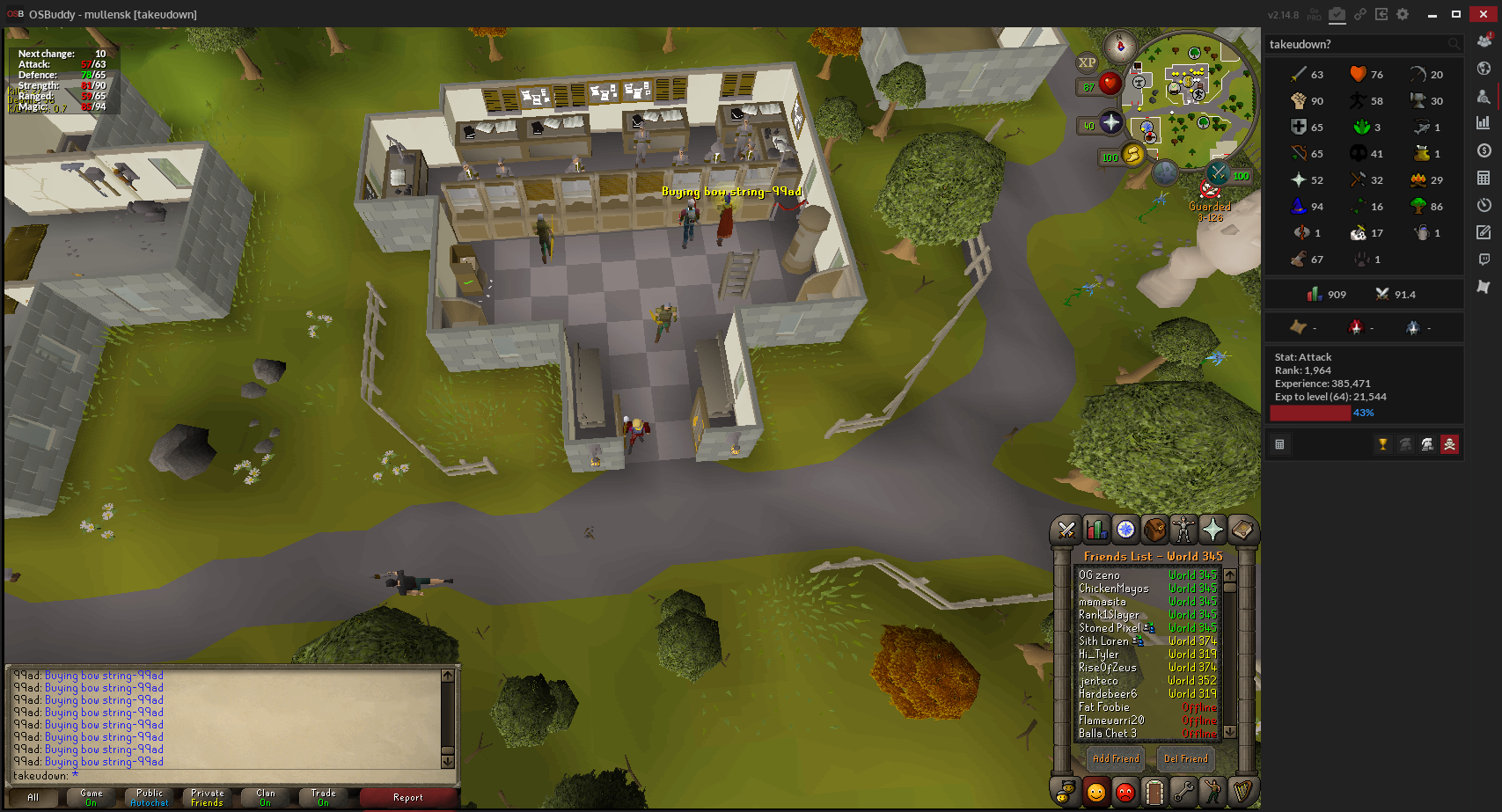Click the Add Friend button
The image size is (1502, 812).
point(1115,758)
